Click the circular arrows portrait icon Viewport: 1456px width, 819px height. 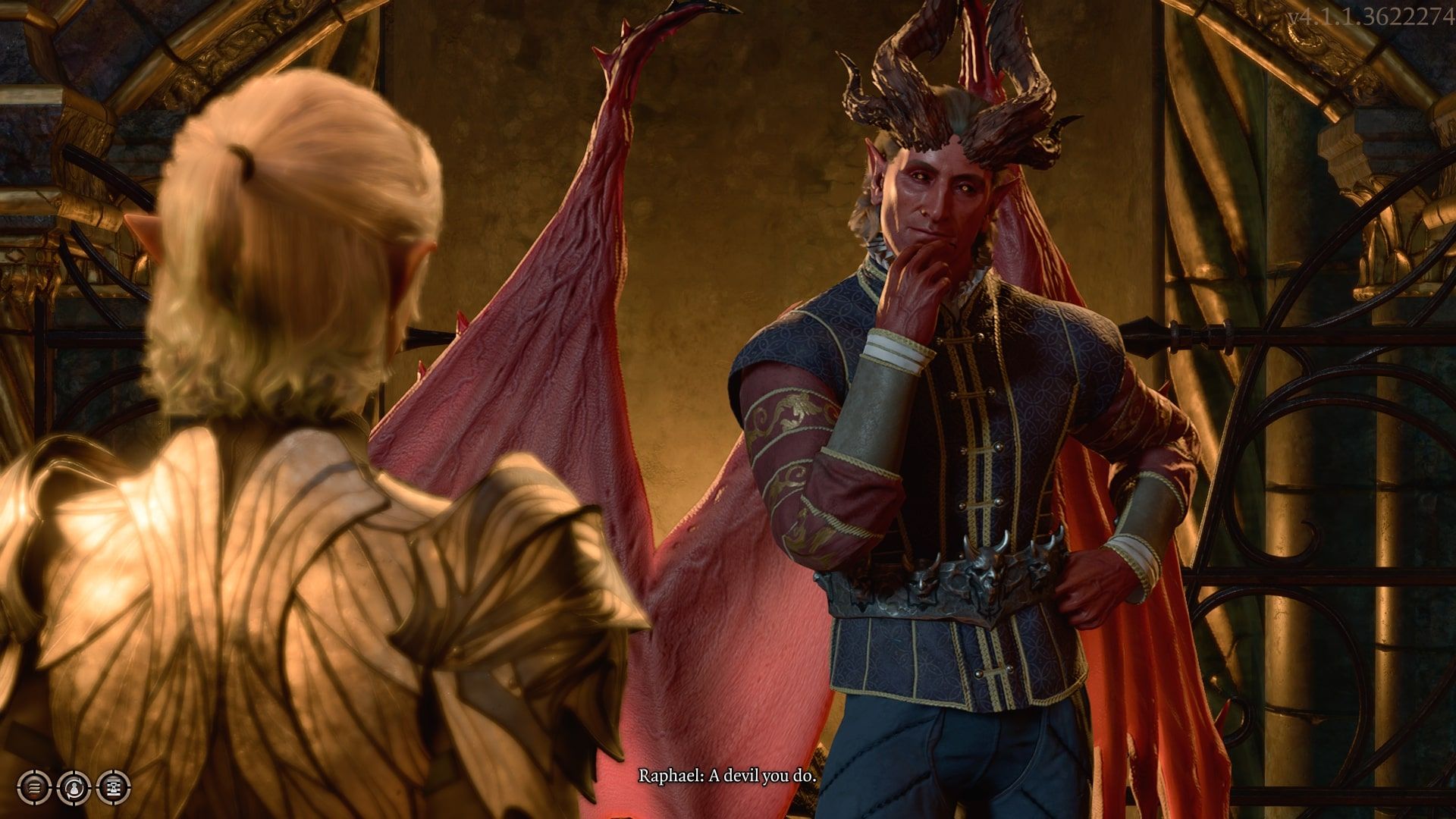74,787
